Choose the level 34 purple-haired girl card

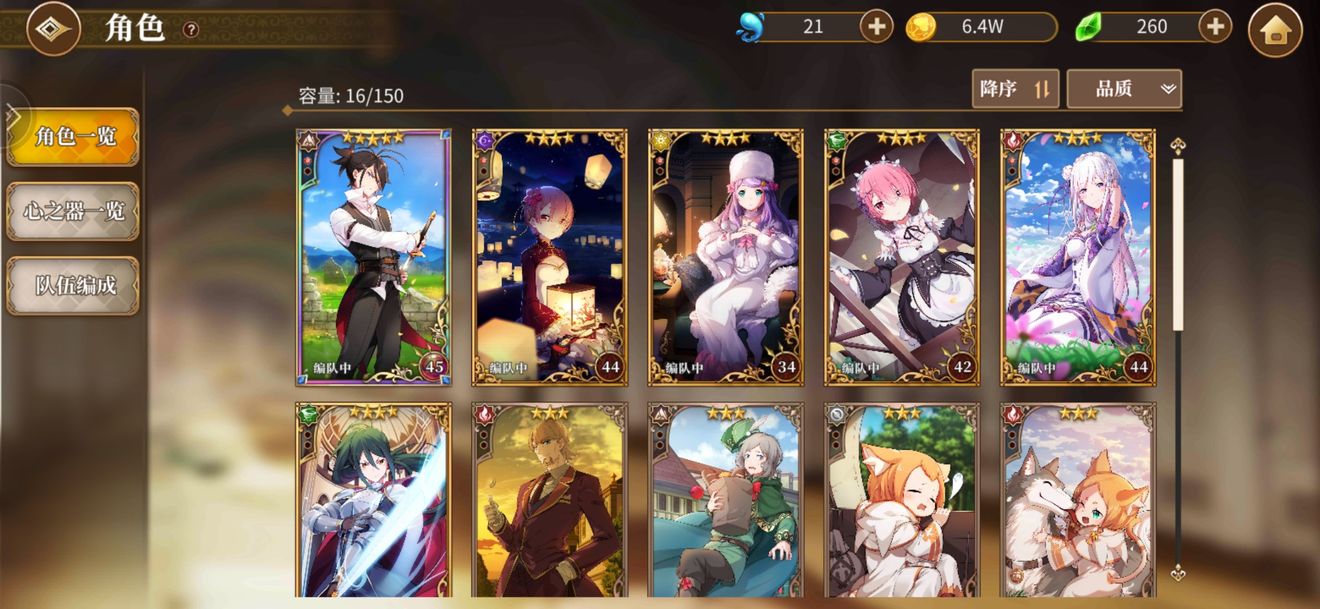click(725, 257)
